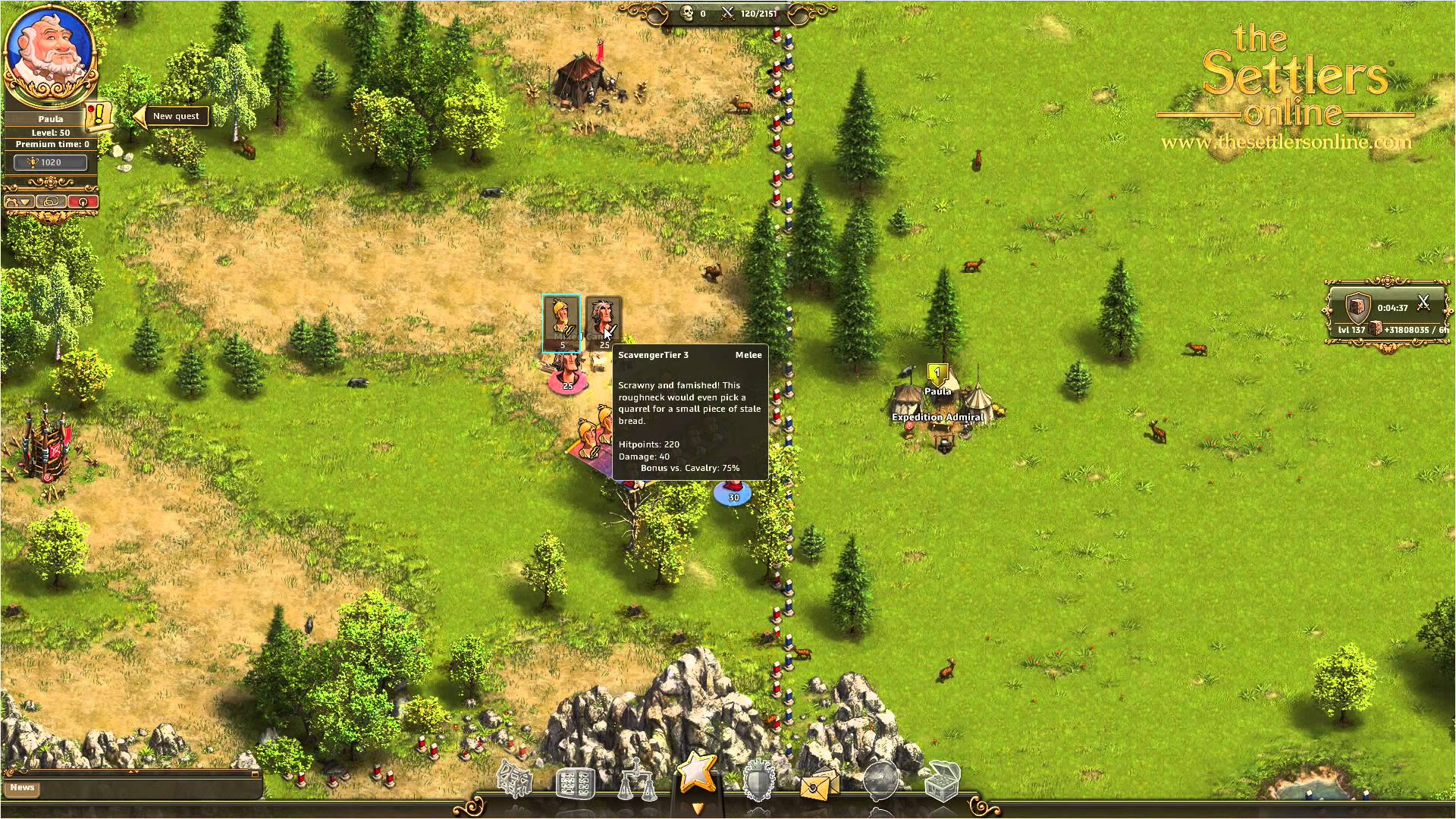This screenshot has width=1456, height=819.
Task: Open the gear settings dropdown
Action: [19, 202]
